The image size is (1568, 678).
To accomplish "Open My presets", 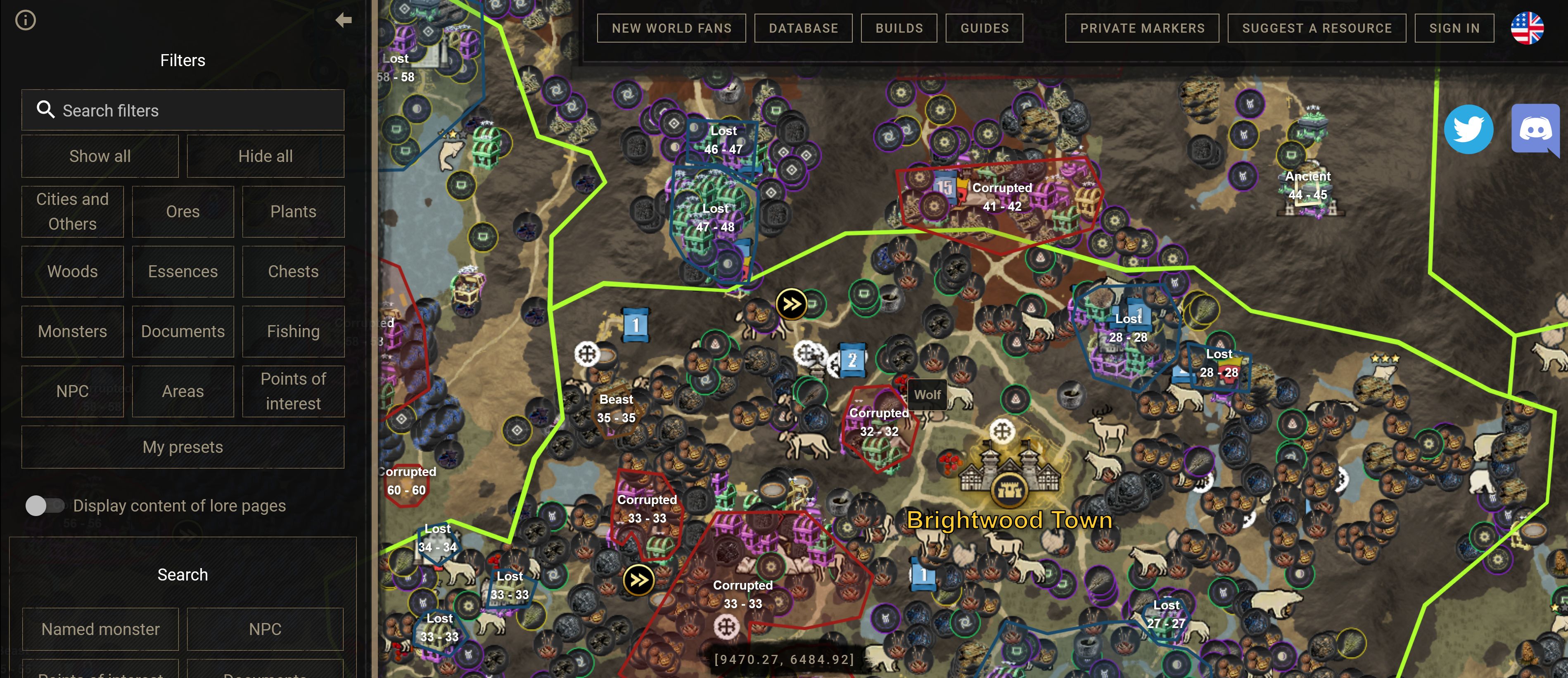I will click(183, 447).
